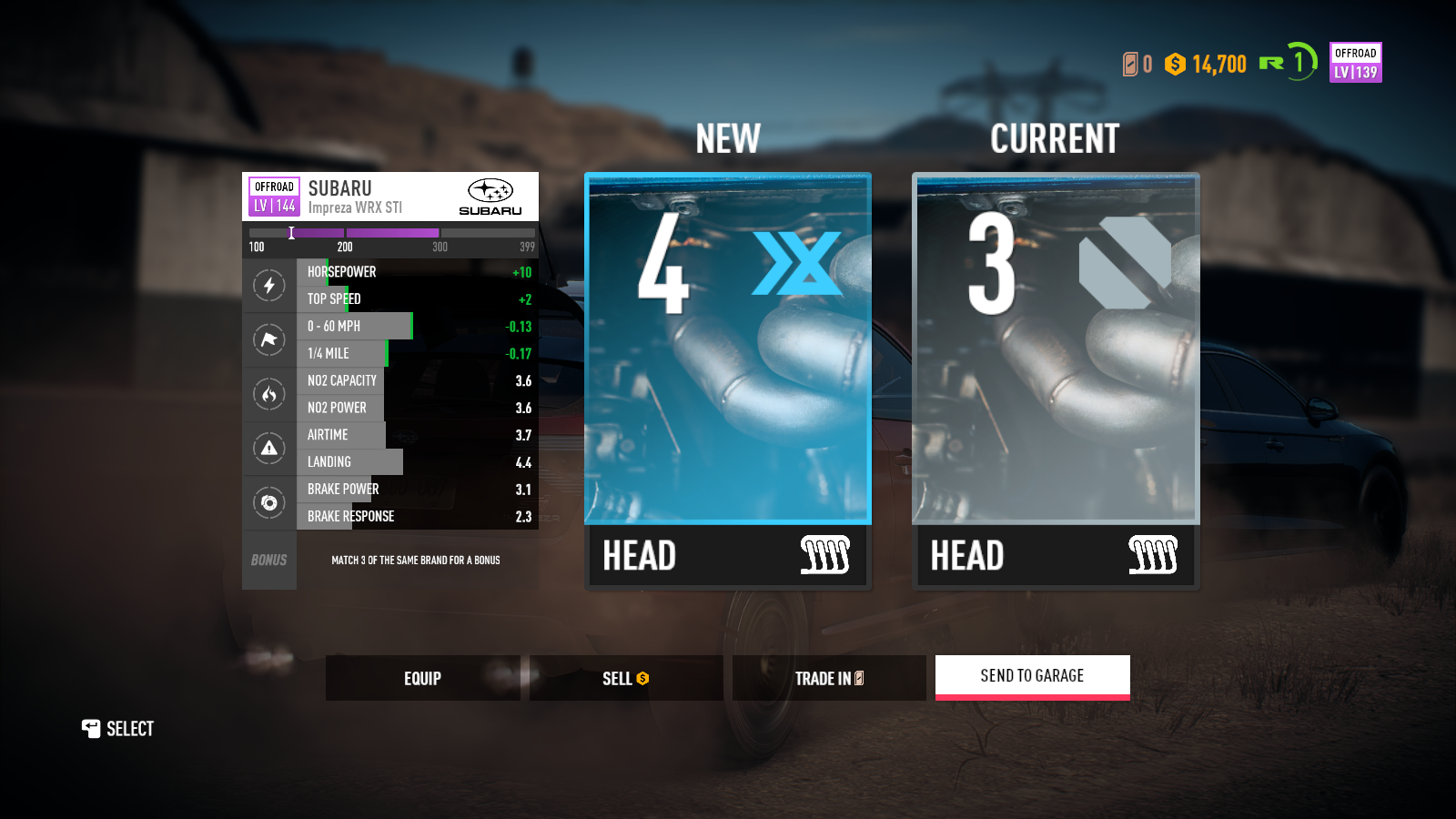Choose the Trade In option
Image resolution: width=1456 pixels, height=819 pixels.
pos(828,678)
